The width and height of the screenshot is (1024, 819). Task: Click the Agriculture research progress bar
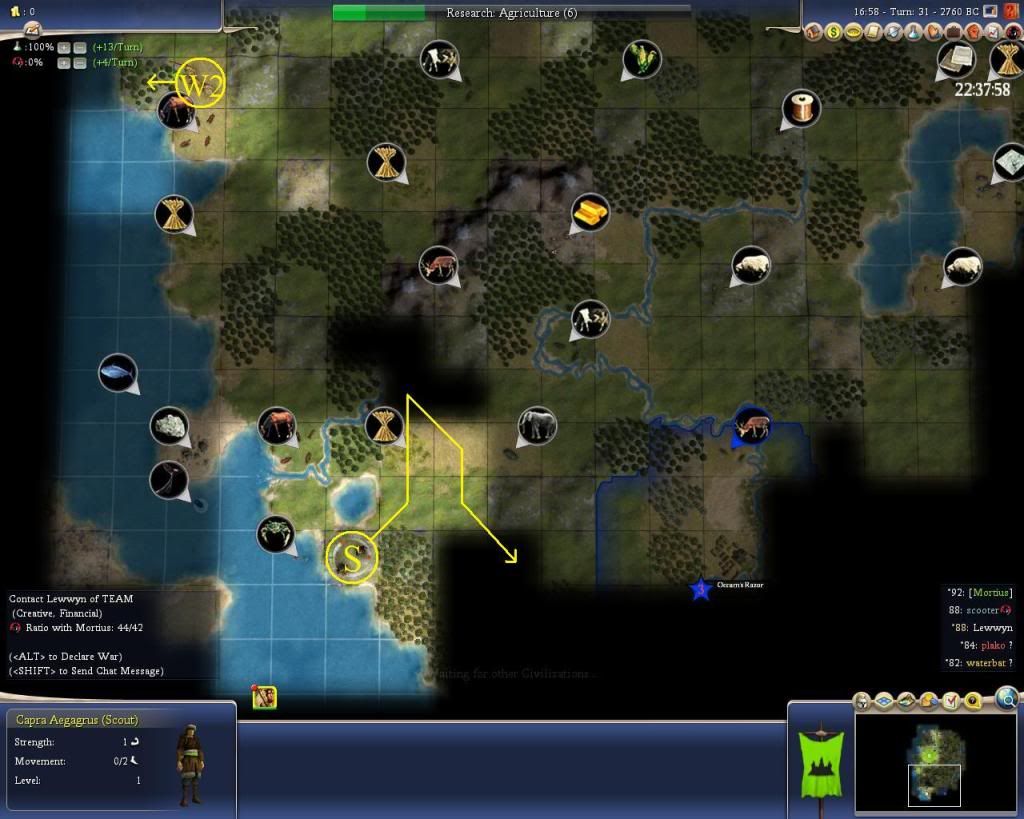click(x=511, y=12)
